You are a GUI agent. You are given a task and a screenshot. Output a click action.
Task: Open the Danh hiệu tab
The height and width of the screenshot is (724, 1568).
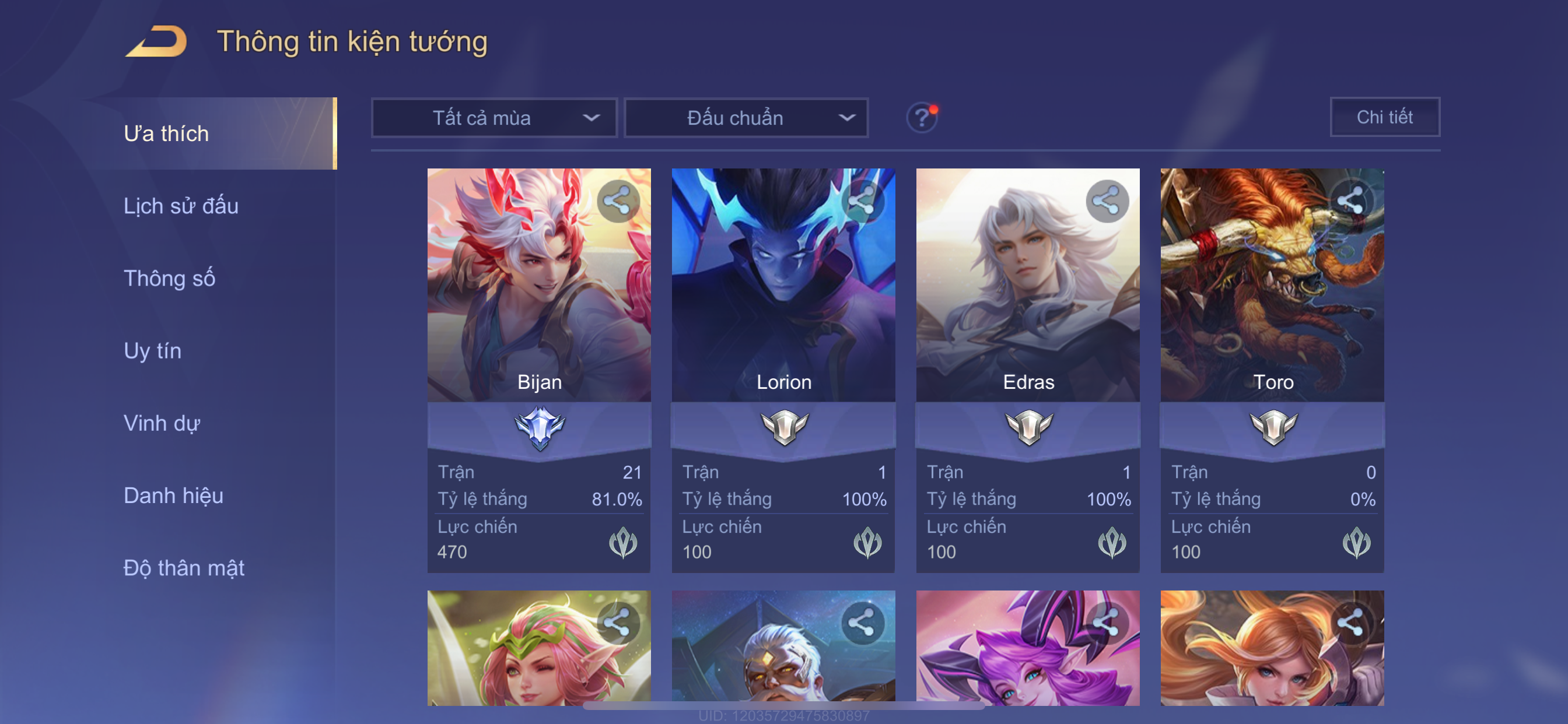click(x=173, y=496)
